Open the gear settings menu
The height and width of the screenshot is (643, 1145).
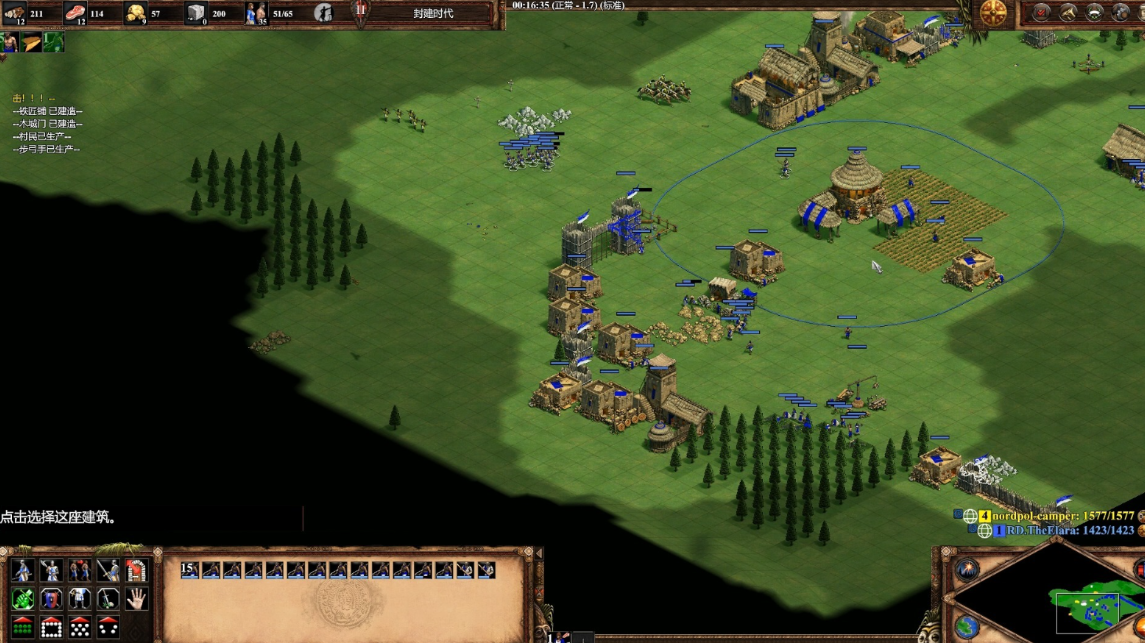point(1122,12)
